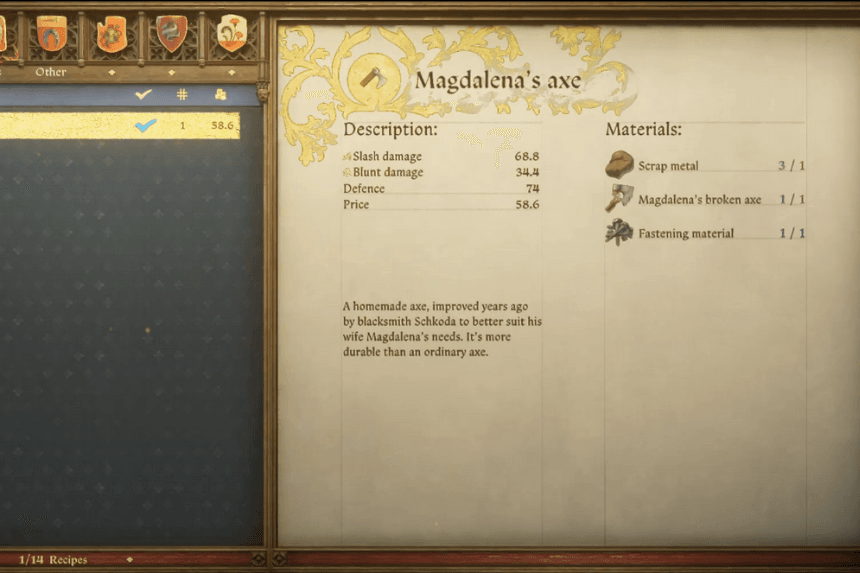The image size is (860, 573).
Task: Sort recipes by the price coins column
Action: (x=221, y=94)
